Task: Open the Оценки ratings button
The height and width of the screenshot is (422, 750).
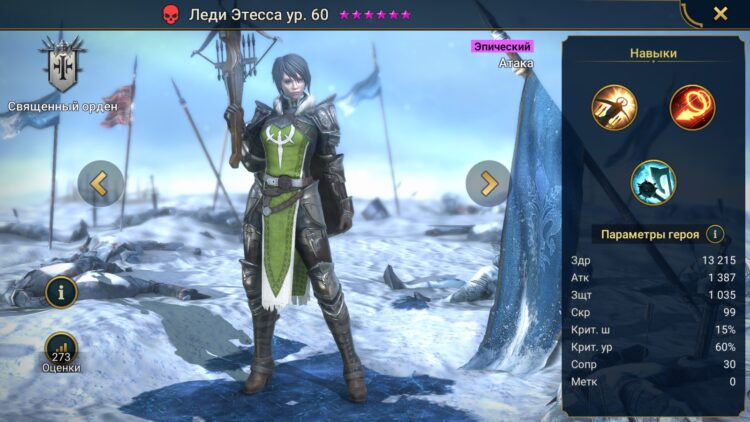Action: tap(61, 351)
